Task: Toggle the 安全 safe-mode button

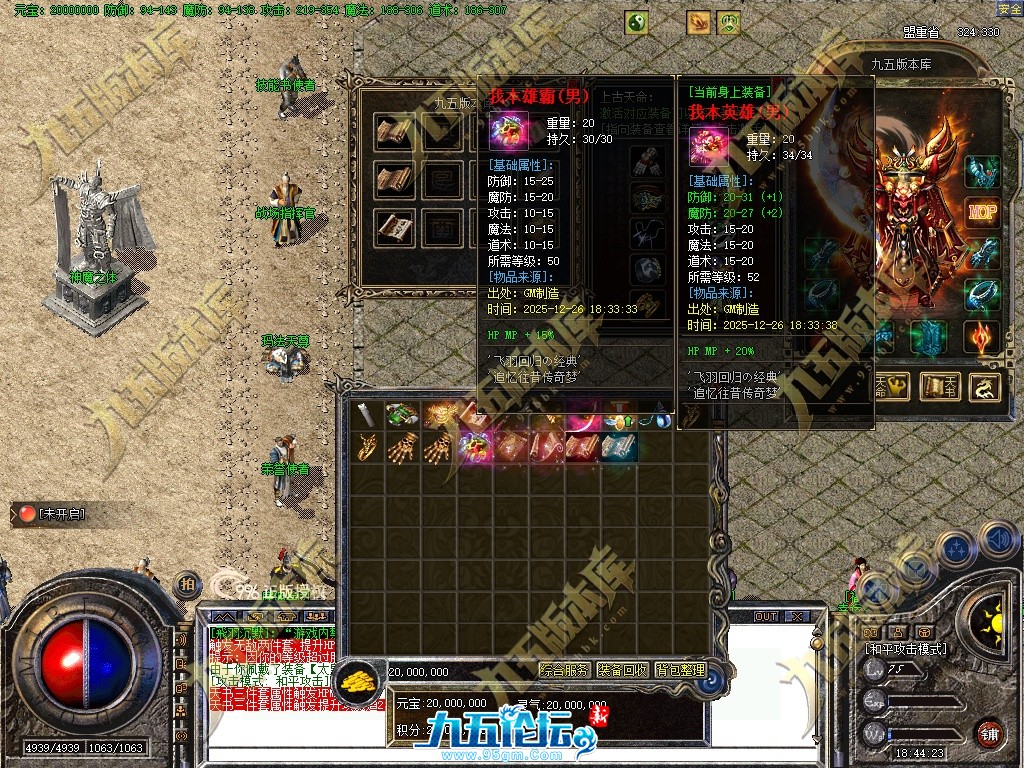Action: click(1009, 9)
